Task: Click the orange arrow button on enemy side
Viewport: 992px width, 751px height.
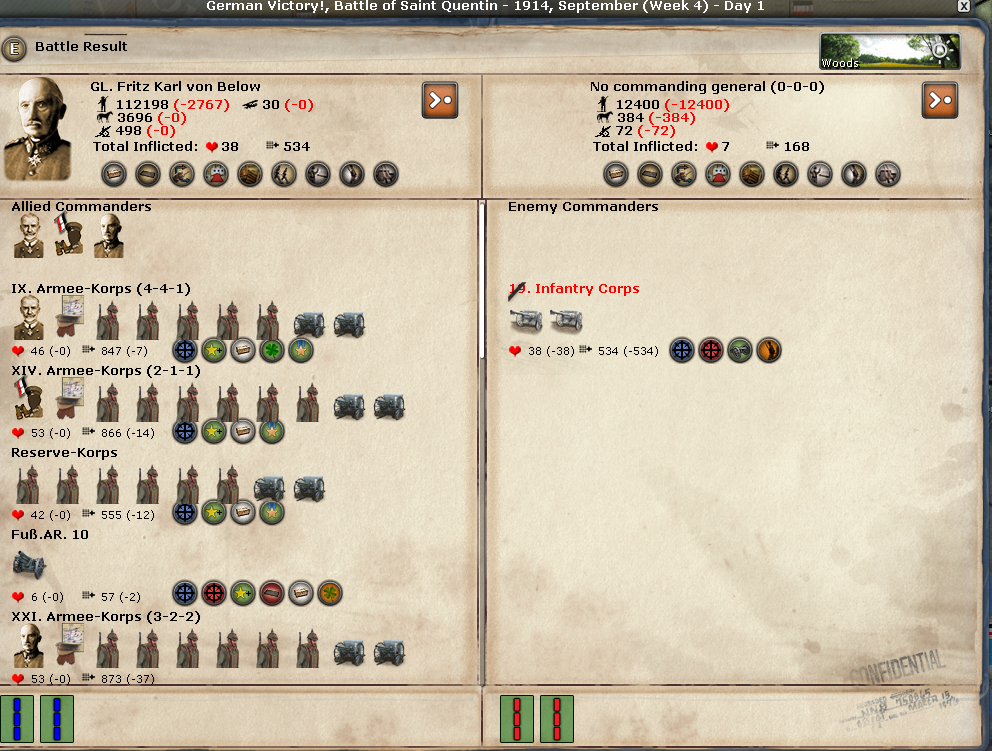Action: 940,100
